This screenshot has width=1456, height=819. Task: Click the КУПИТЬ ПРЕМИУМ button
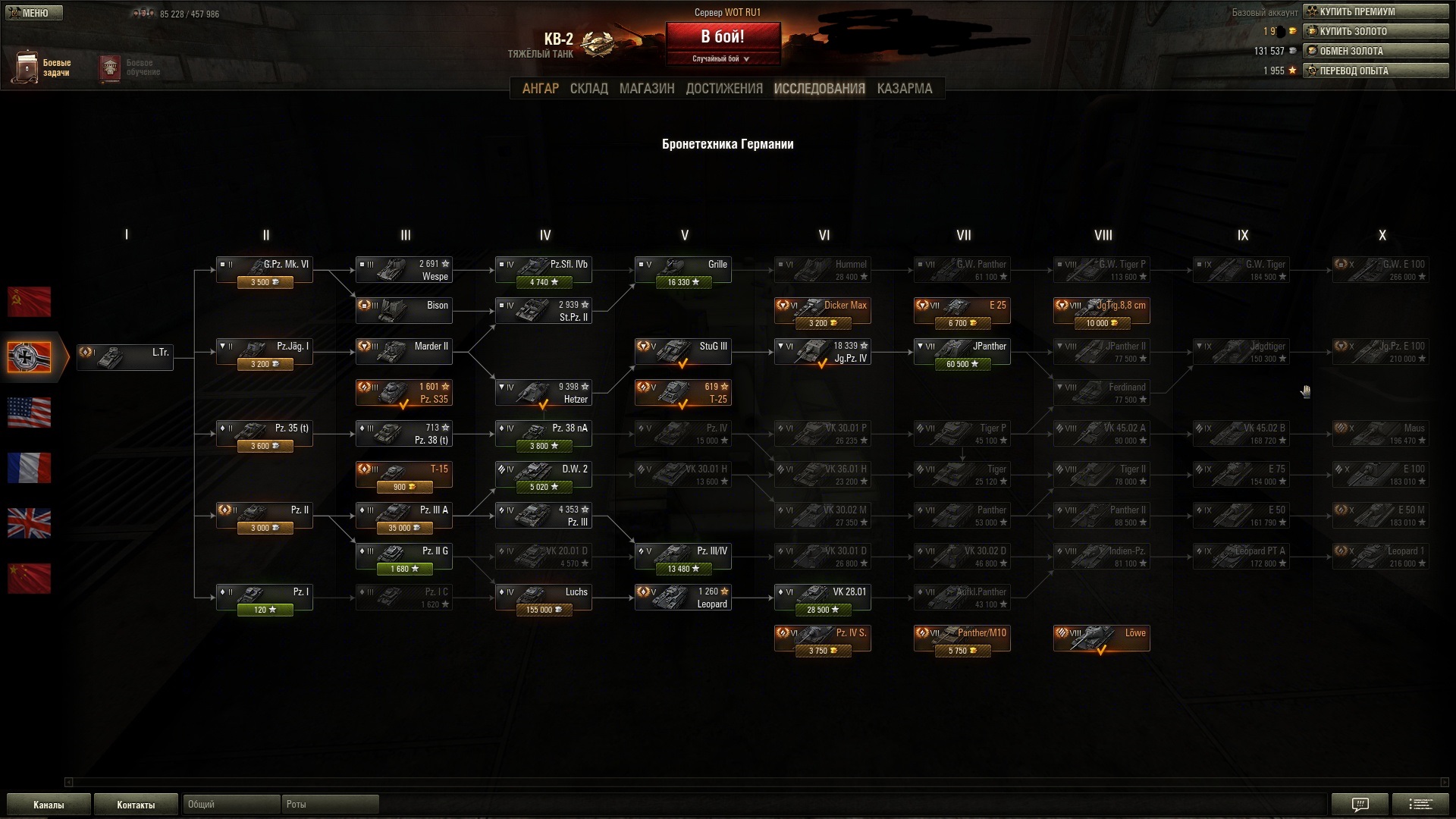coord(1376,12)
